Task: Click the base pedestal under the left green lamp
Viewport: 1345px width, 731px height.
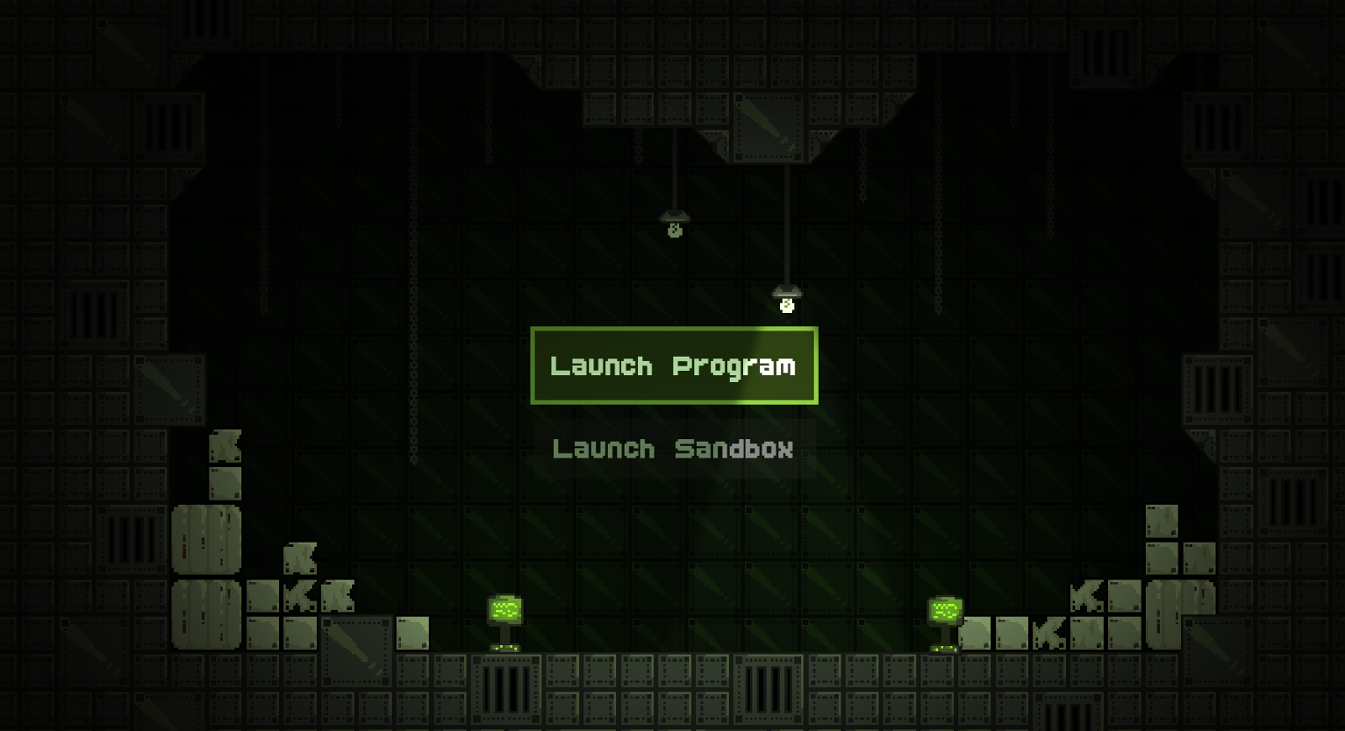Action: [x=505, y=648]
